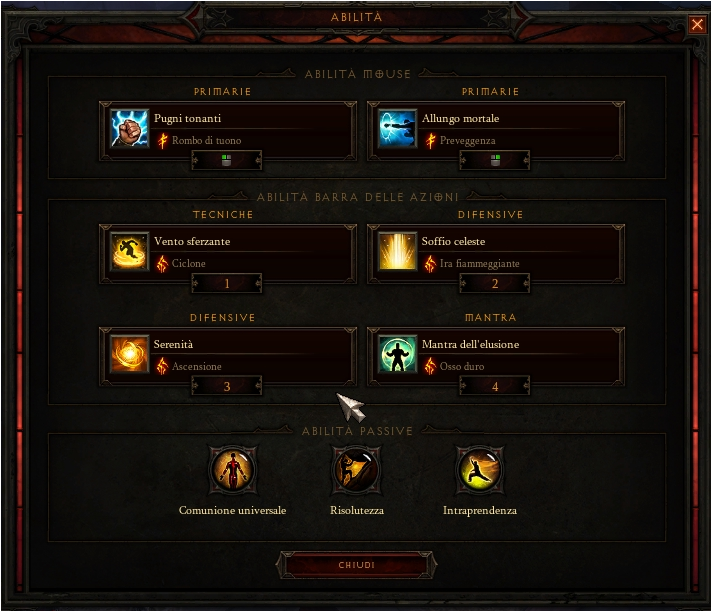Close the Abilità window with the X
Viewport: 712px width, 612px height.
(697, 25)
